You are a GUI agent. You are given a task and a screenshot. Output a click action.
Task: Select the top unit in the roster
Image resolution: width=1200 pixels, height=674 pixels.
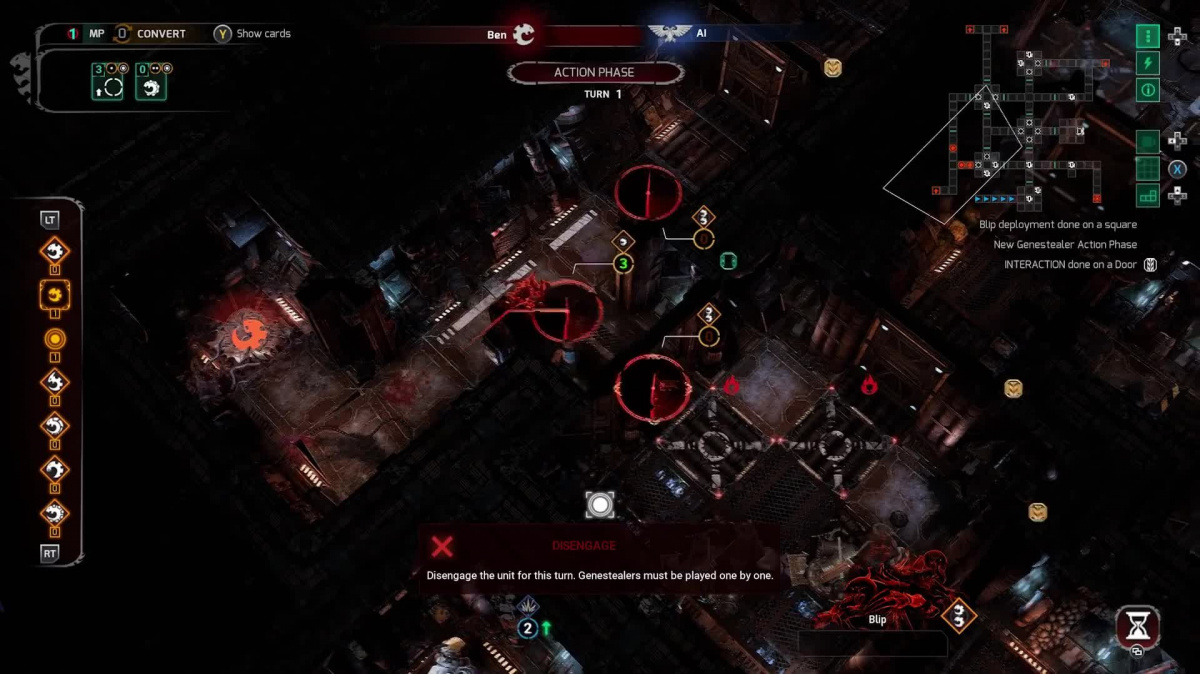[x=55, y=251]
